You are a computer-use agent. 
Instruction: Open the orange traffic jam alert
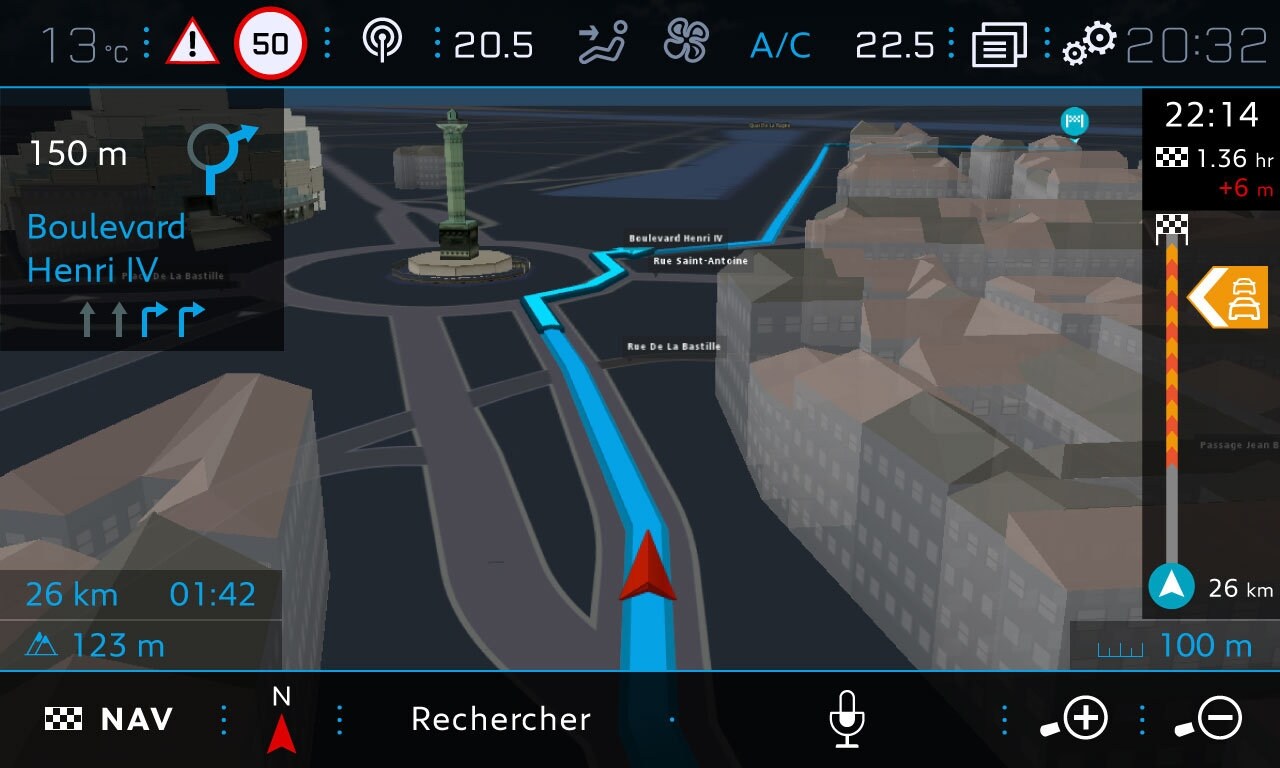click(x=1229, y=297)
